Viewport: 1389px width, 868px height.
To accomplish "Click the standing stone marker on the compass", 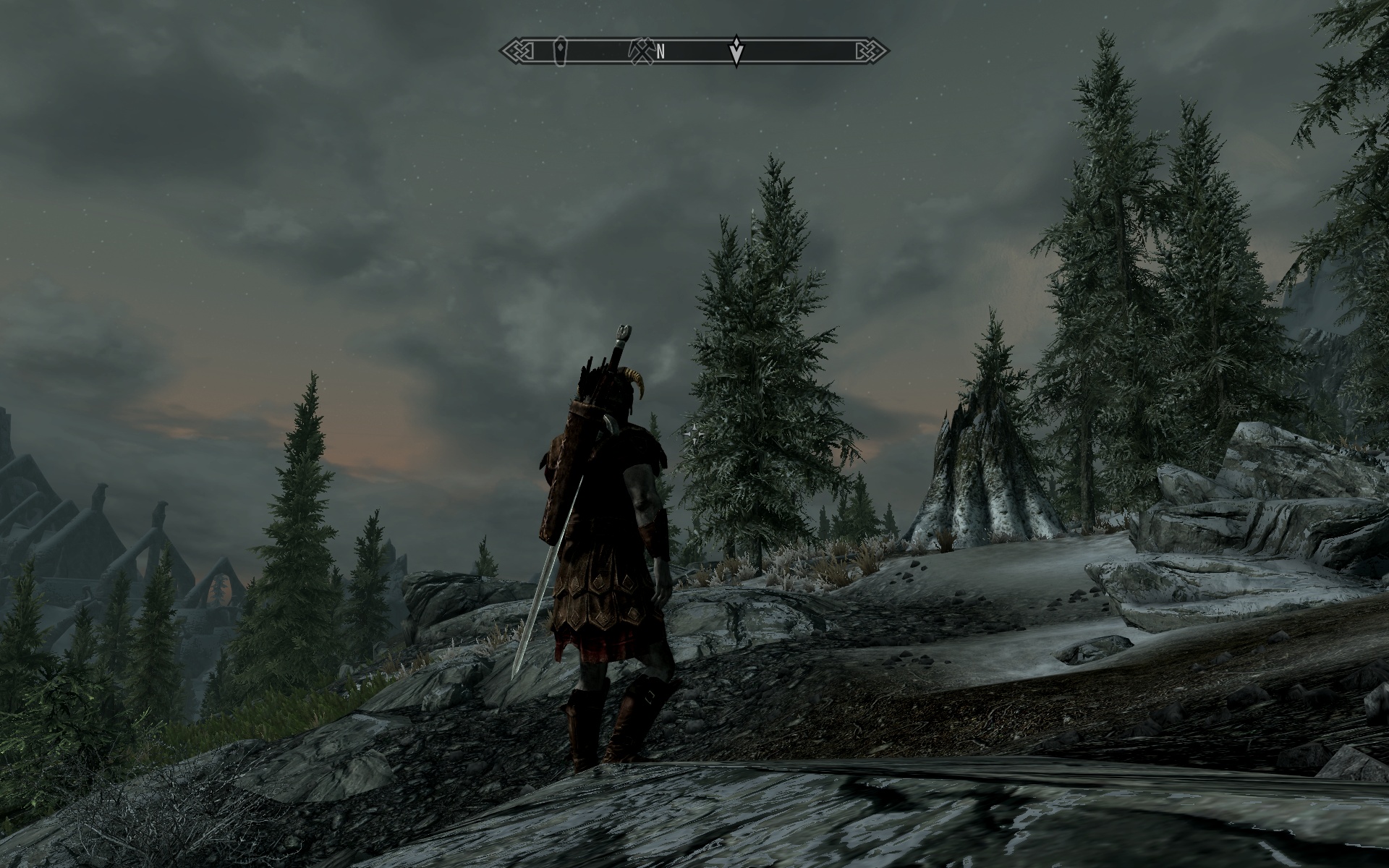I will pos(560,51).
